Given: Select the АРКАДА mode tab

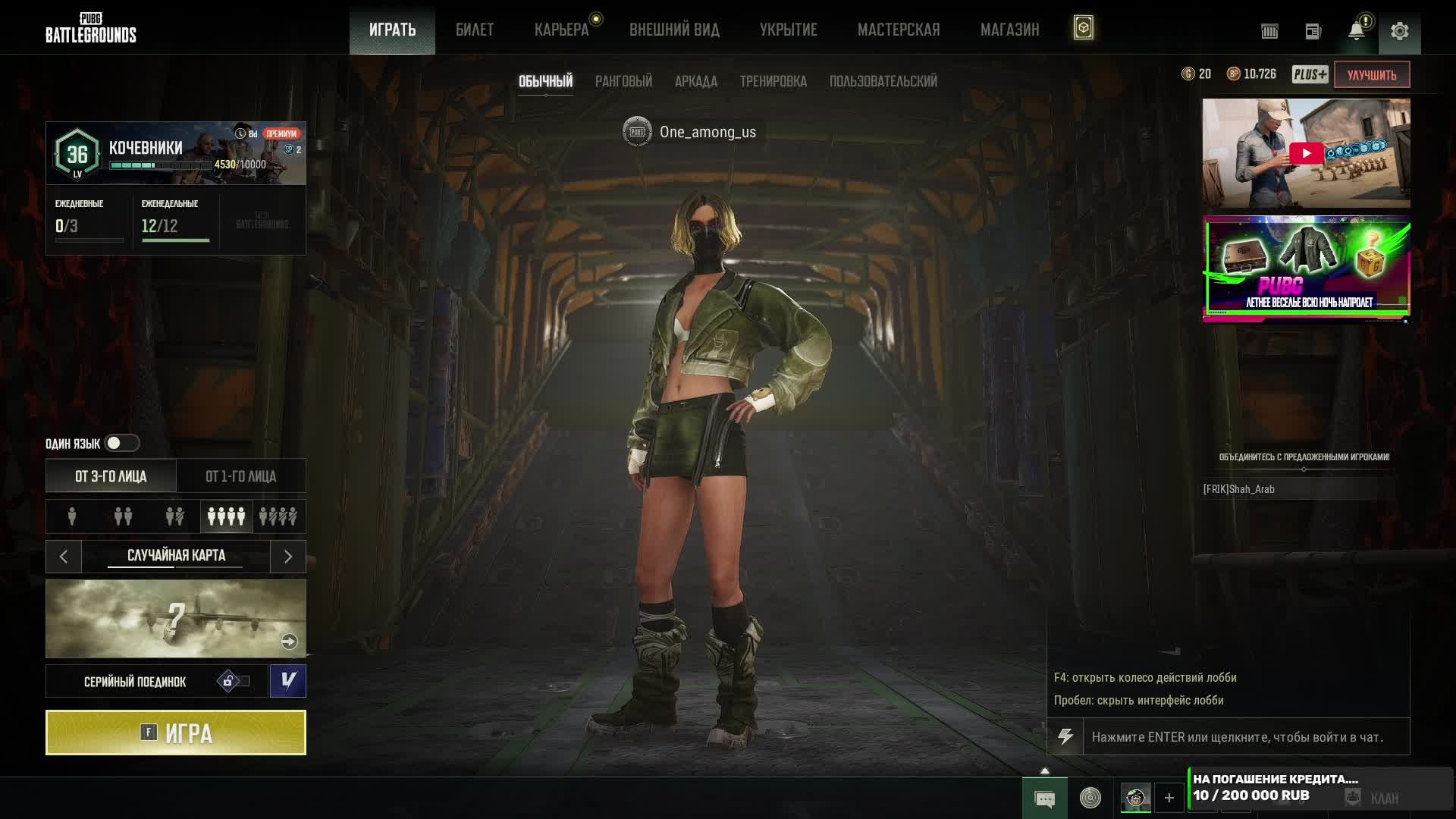Looking at the screenshot, I should click(695, 81).
